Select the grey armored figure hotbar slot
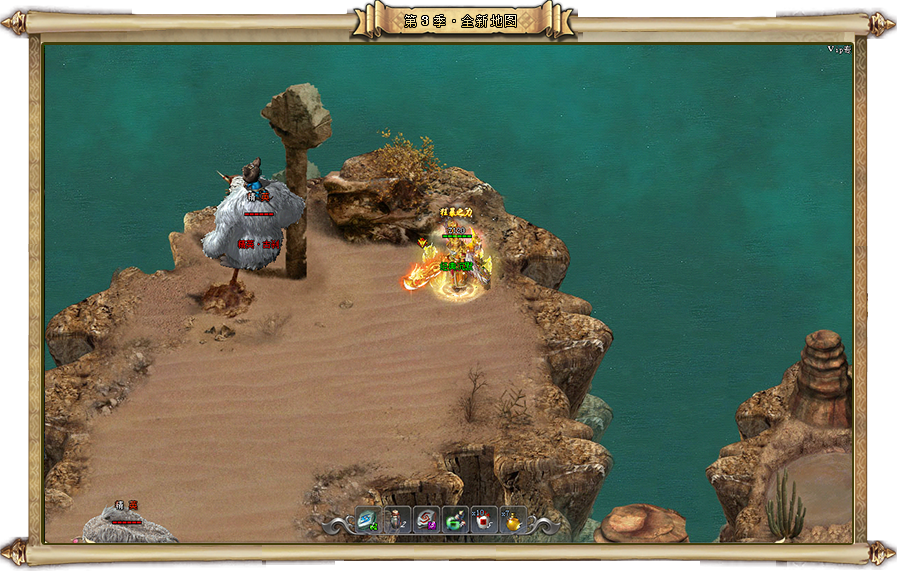 coord(397,520)
